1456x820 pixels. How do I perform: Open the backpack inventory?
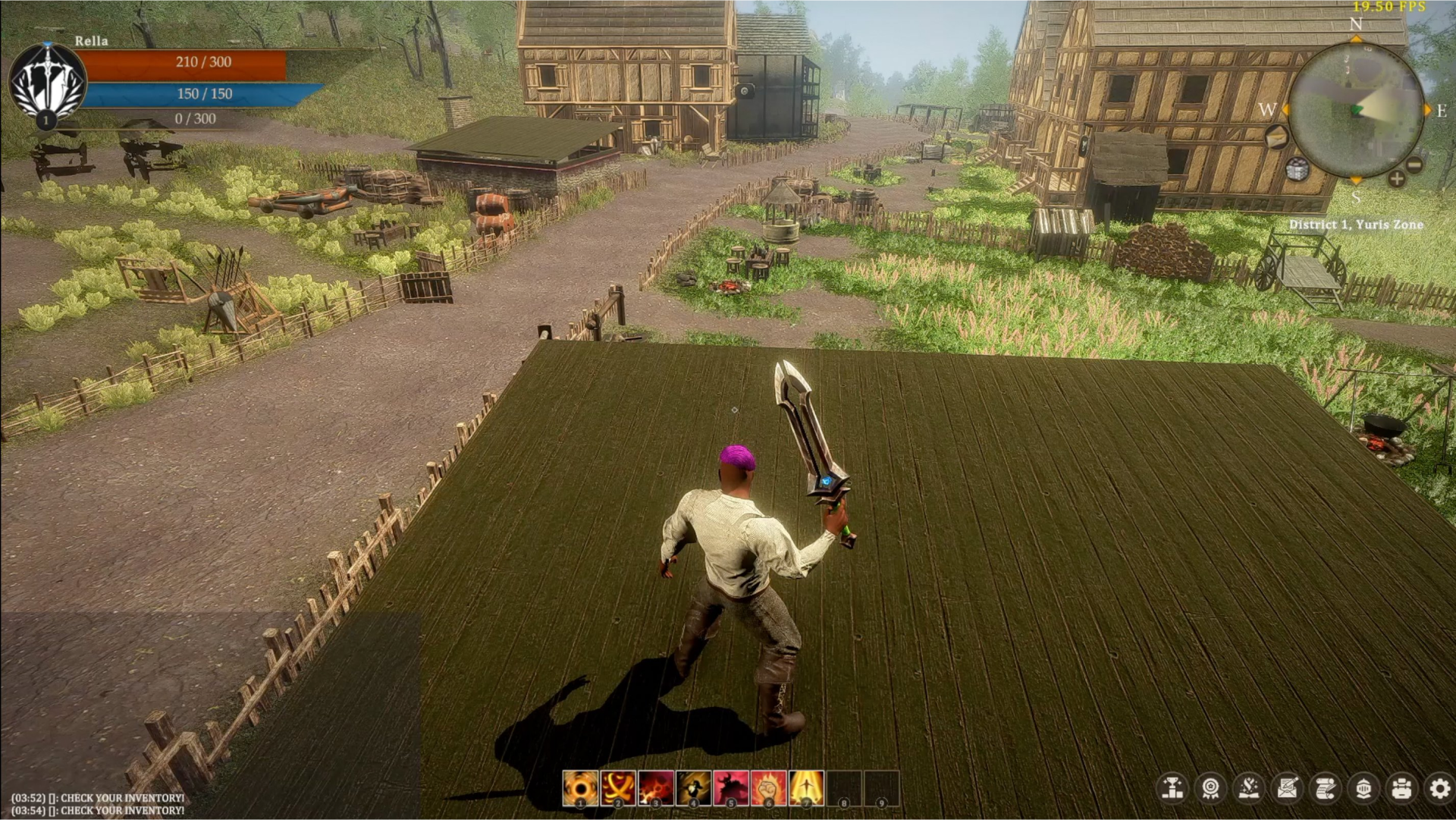point(1401,789)
